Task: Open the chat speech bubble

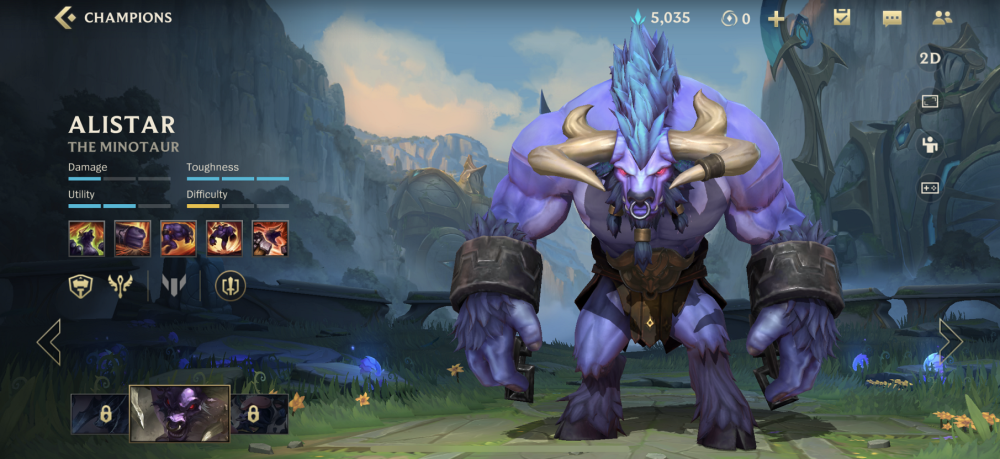Action: (x=892, y=18)
